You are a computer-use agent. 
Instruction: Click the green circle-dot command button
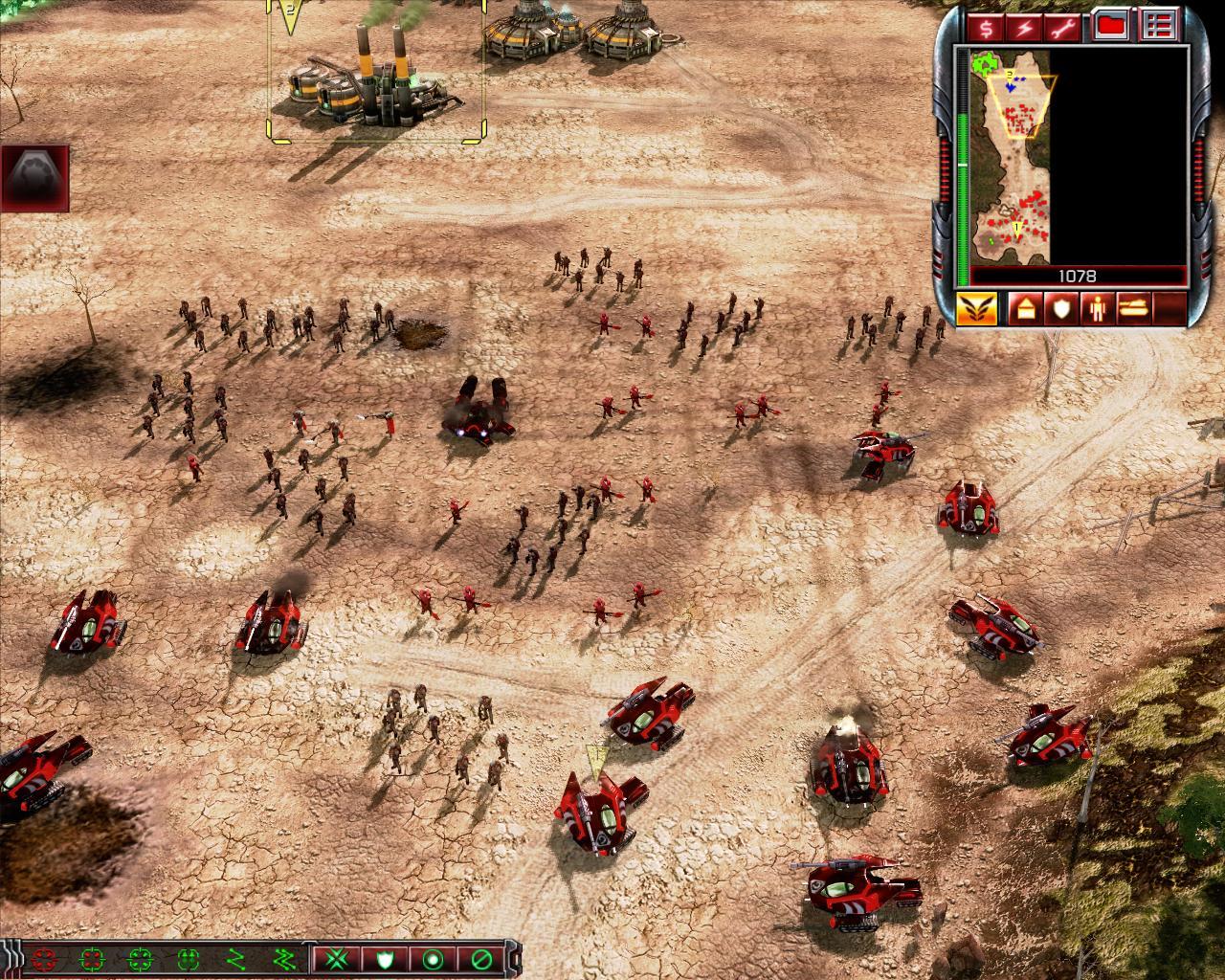433,958
